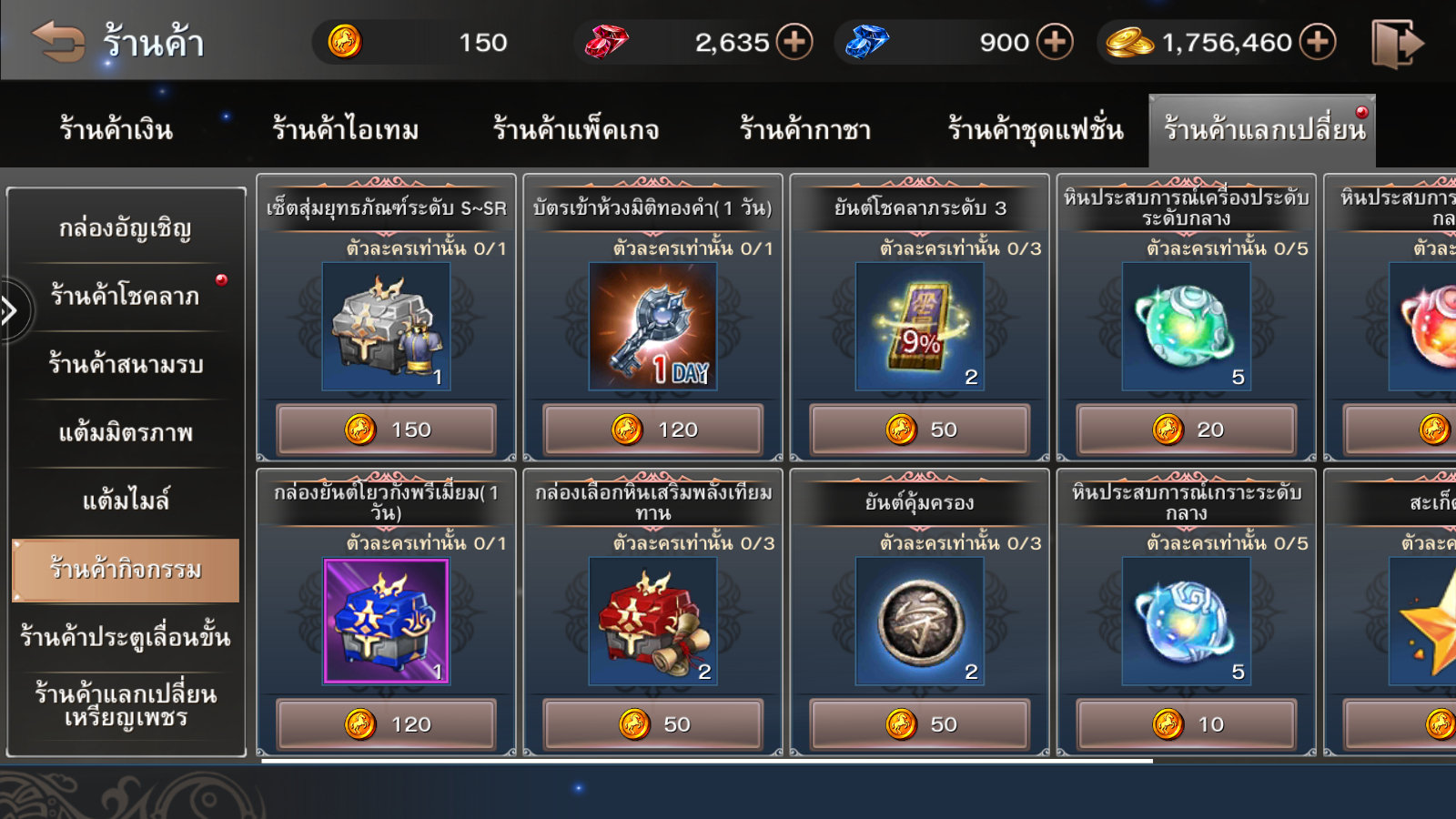Viewport: 1456px width, 819px height.
Task: Add more blue gems with plus button
Action: 1055,42
